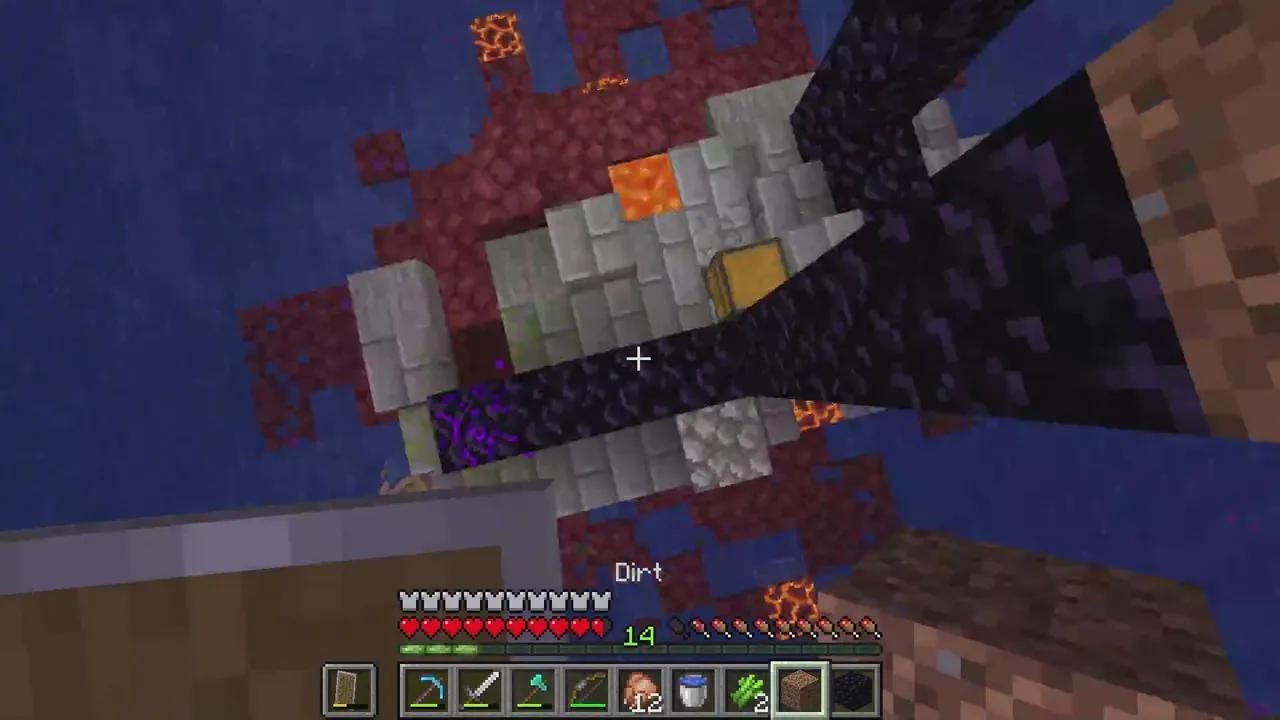Click the experience level number 14
Image resolution: width=1280 pixels, height=720 pixels.
[638, 636]
